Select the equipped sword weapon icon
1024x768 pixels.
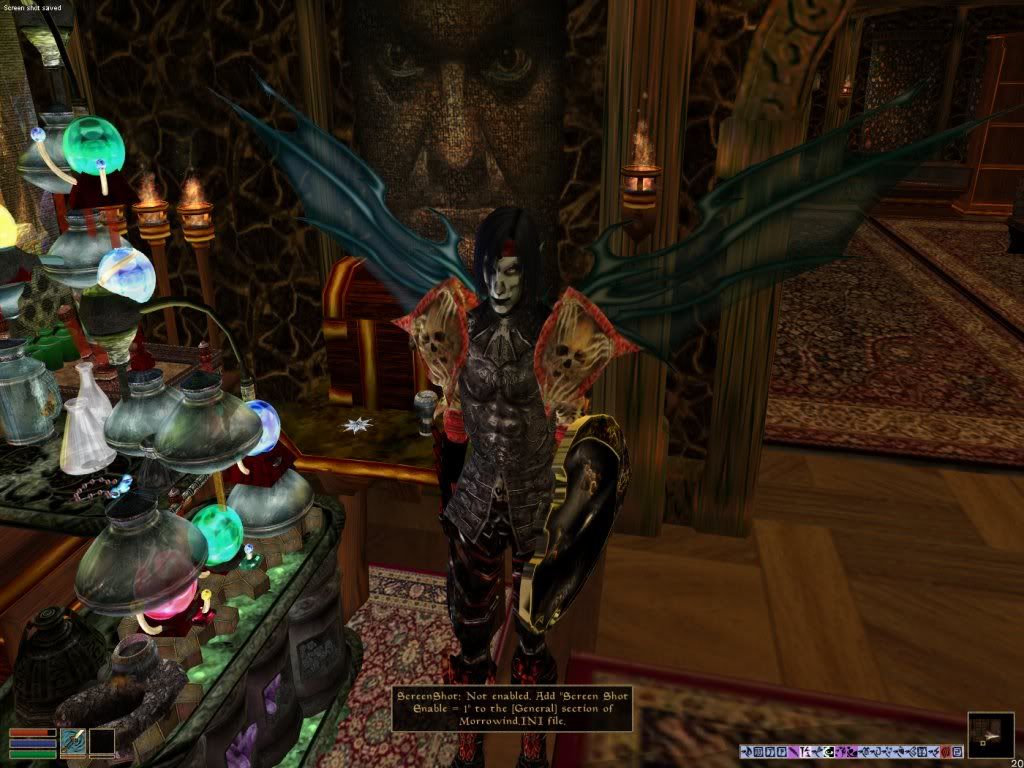click(73, 742)
